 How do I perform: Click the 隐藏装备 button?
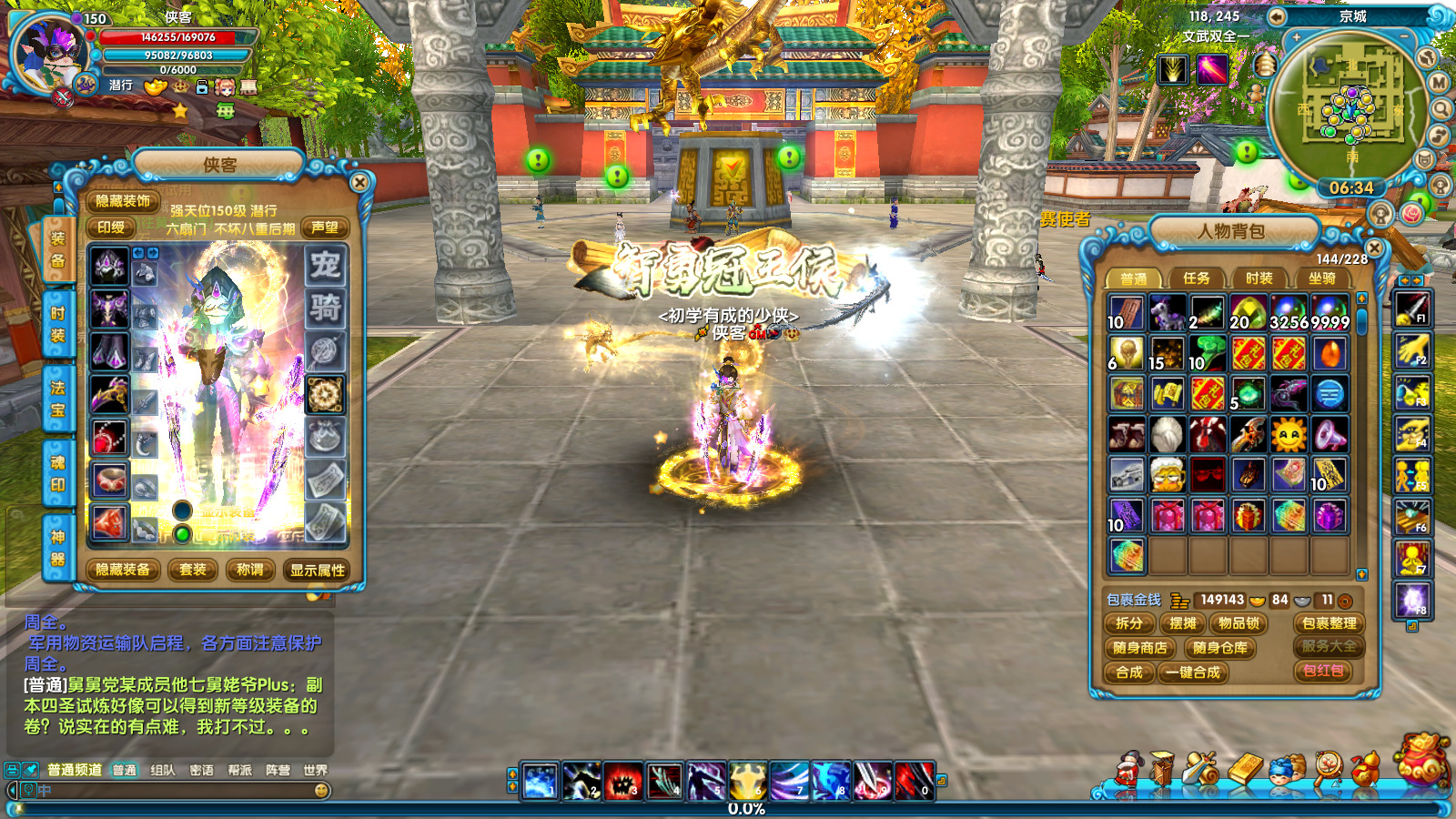coord(123,571)
